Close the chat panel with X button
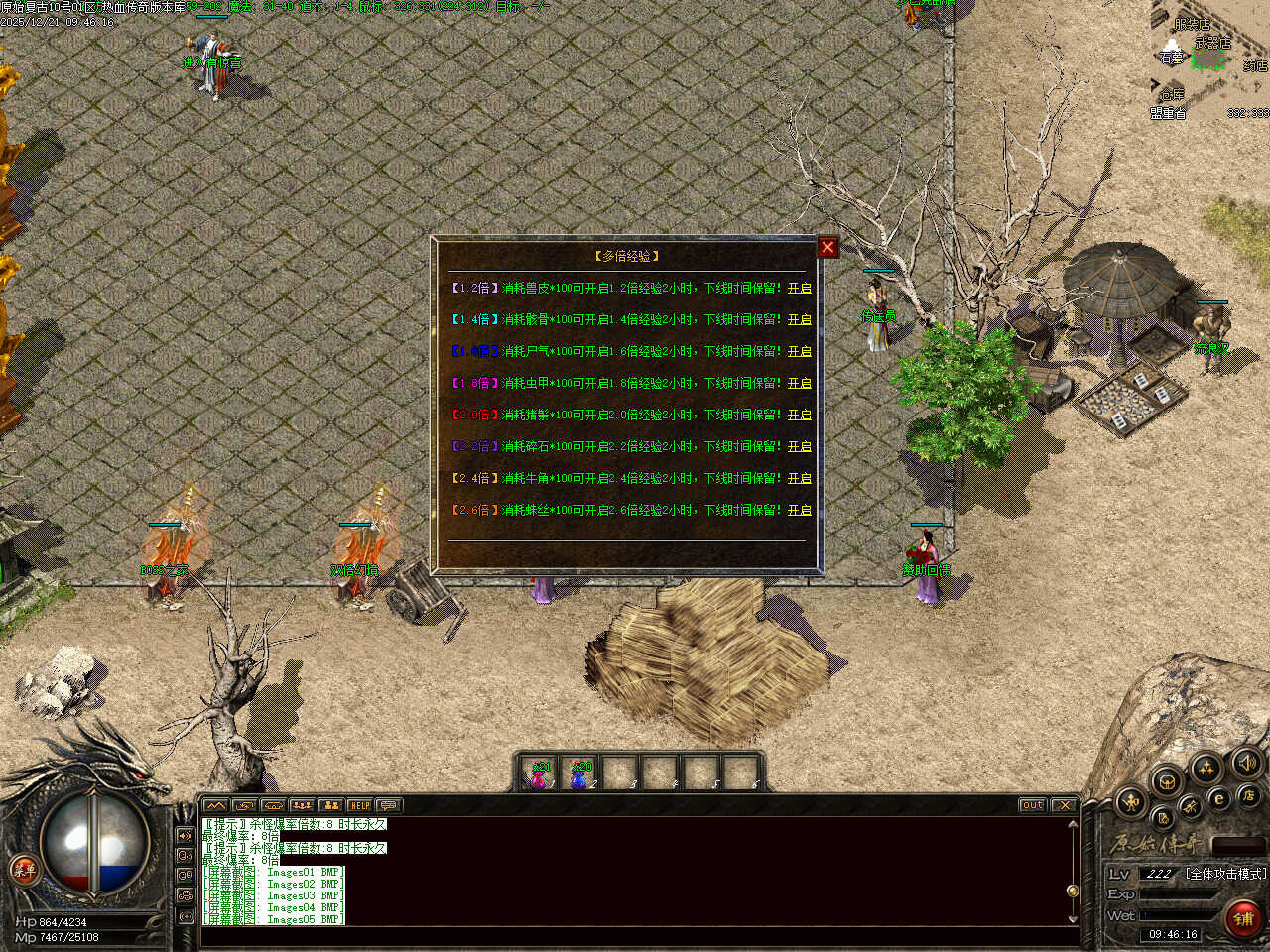This screenshot has height=952, width=1270. coord(1064,805)
